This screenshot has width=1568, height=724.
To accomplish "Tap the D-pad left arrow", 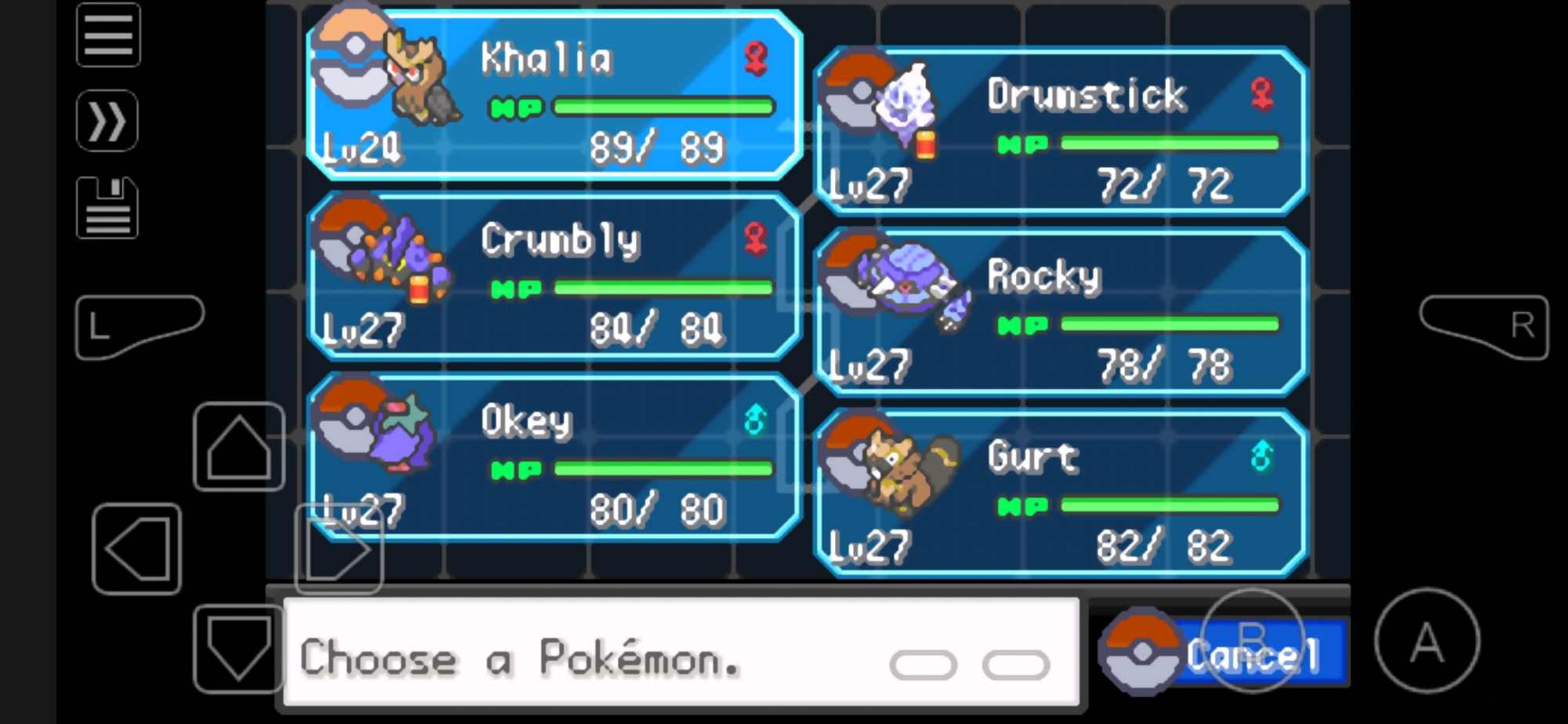I will [x=137, y=549].
